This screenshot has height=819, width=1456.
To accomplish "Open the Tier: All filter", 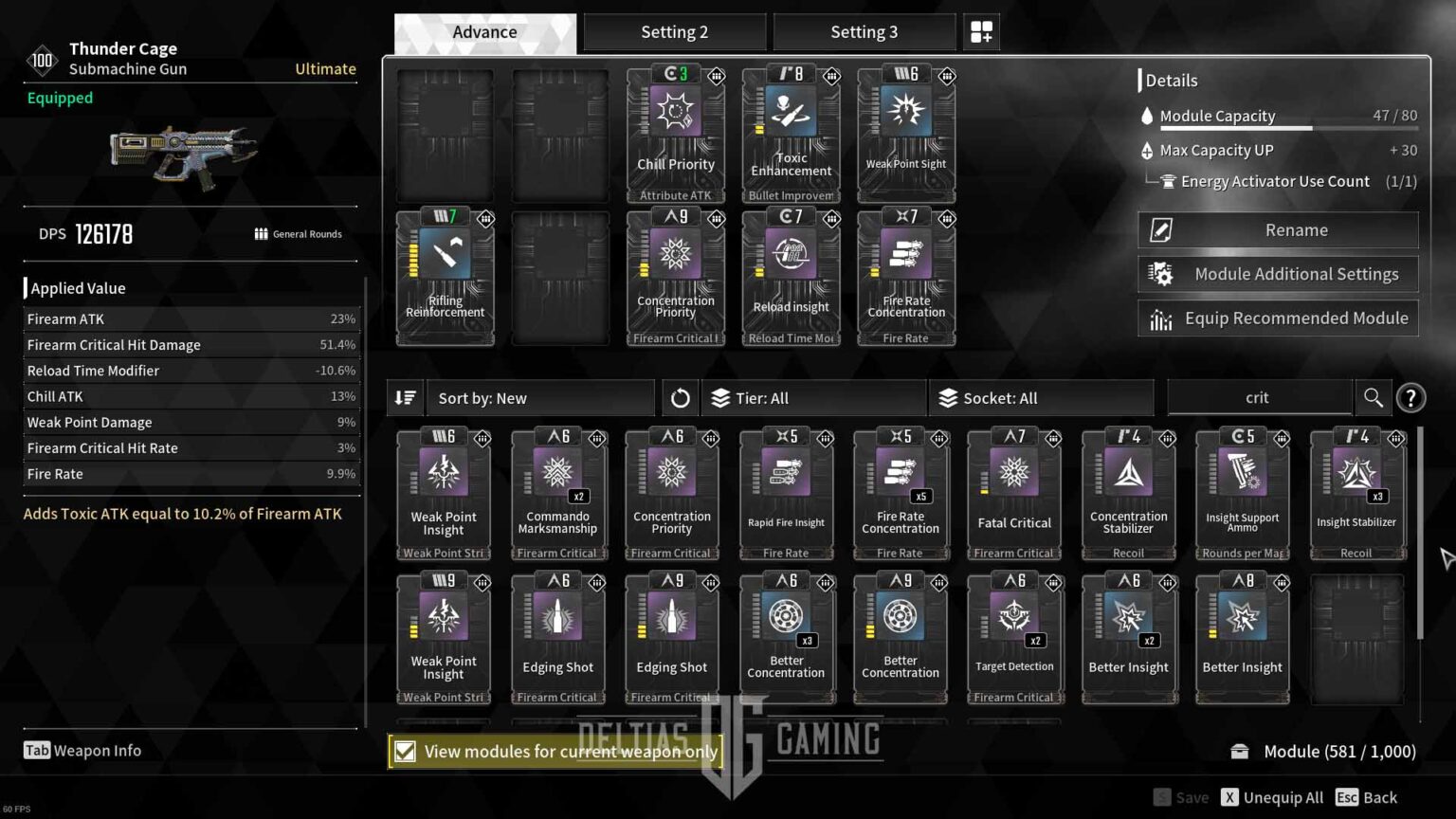I will tap(812, 398).
